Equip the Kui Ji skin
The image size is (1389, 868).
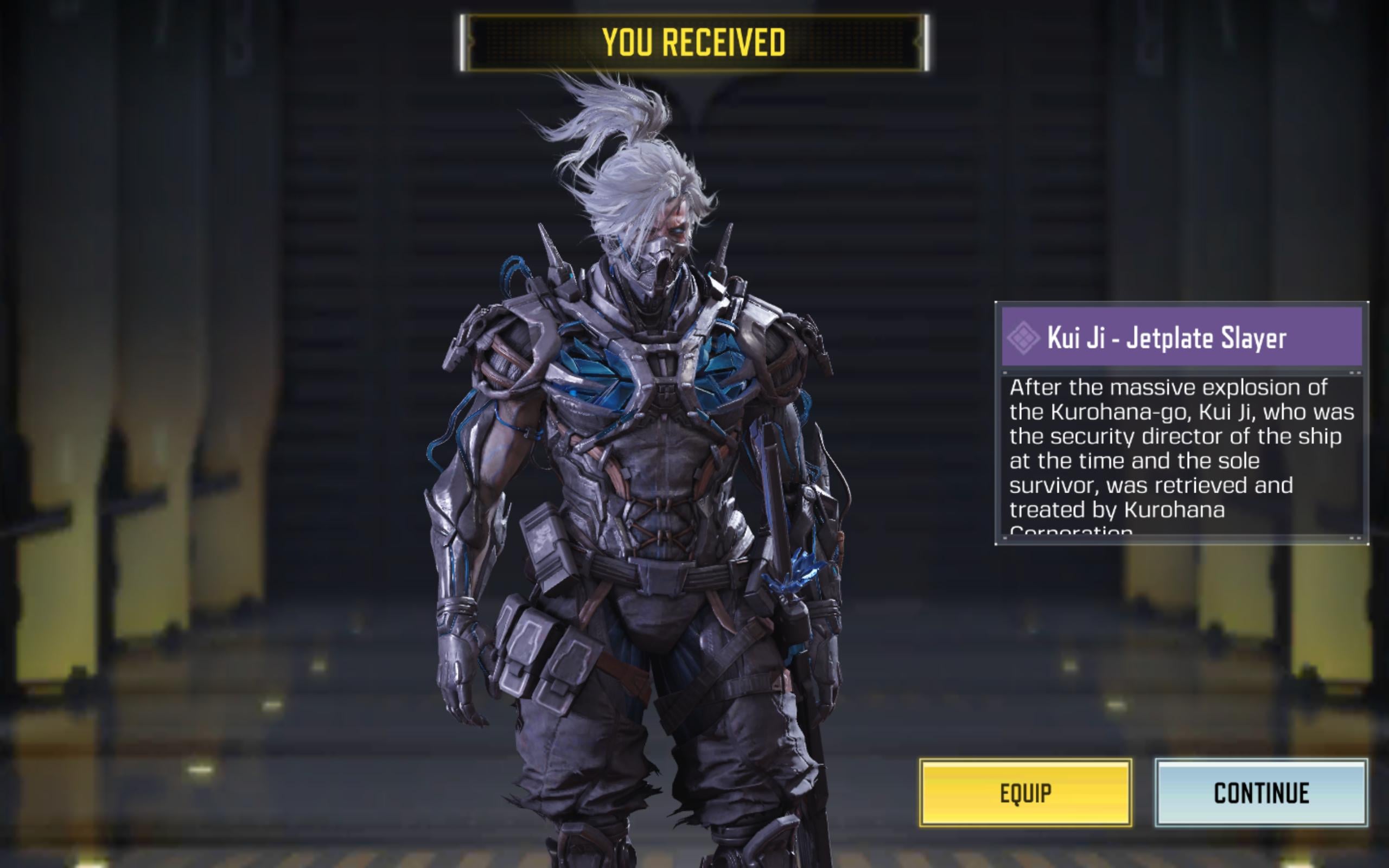(1025, 793)
